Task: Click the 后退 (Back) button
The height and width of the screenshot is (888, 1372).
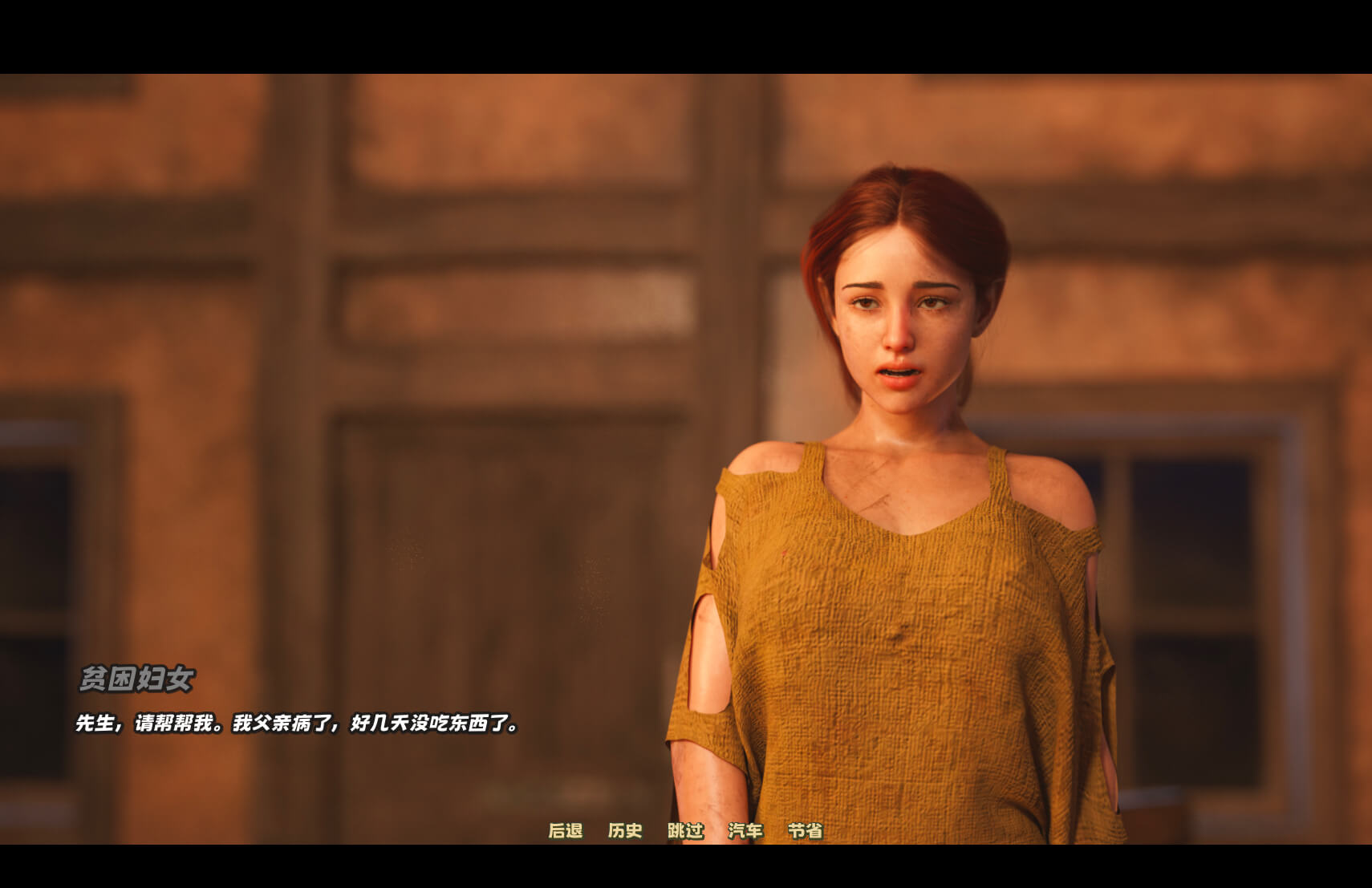Action: 565,831
